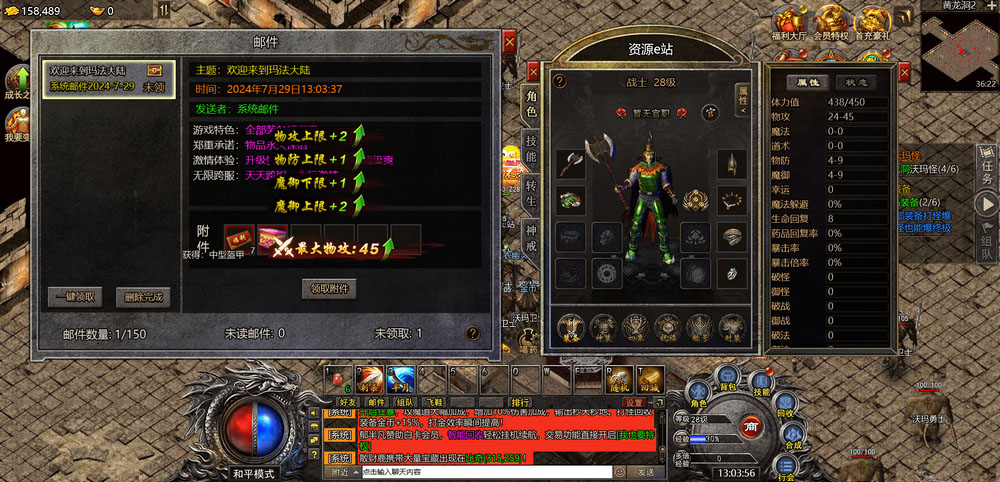Delete finished mails with 删除完成
This screenshot has width=1000, height=482.
pyautogui.click(x=142, y=297)
